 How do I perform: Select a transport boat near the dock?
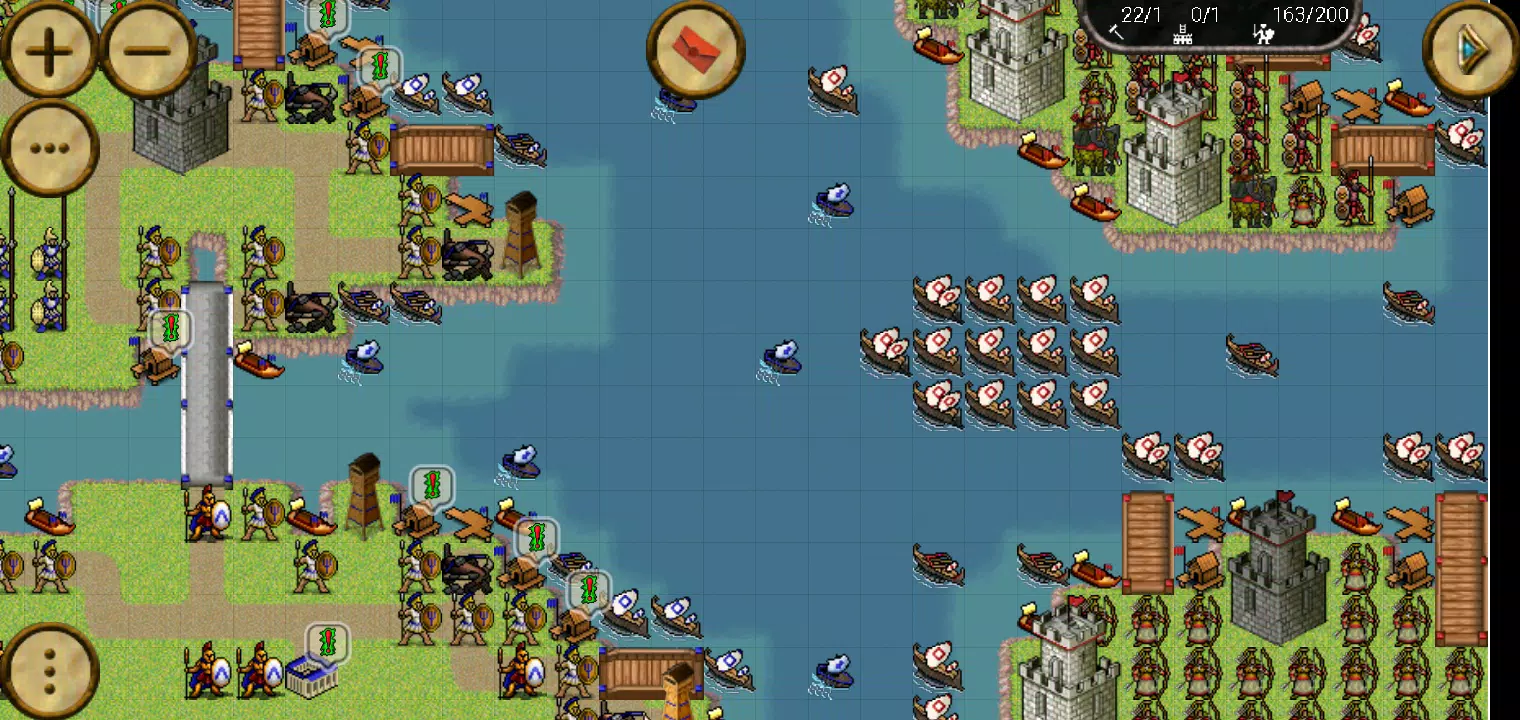258,363
